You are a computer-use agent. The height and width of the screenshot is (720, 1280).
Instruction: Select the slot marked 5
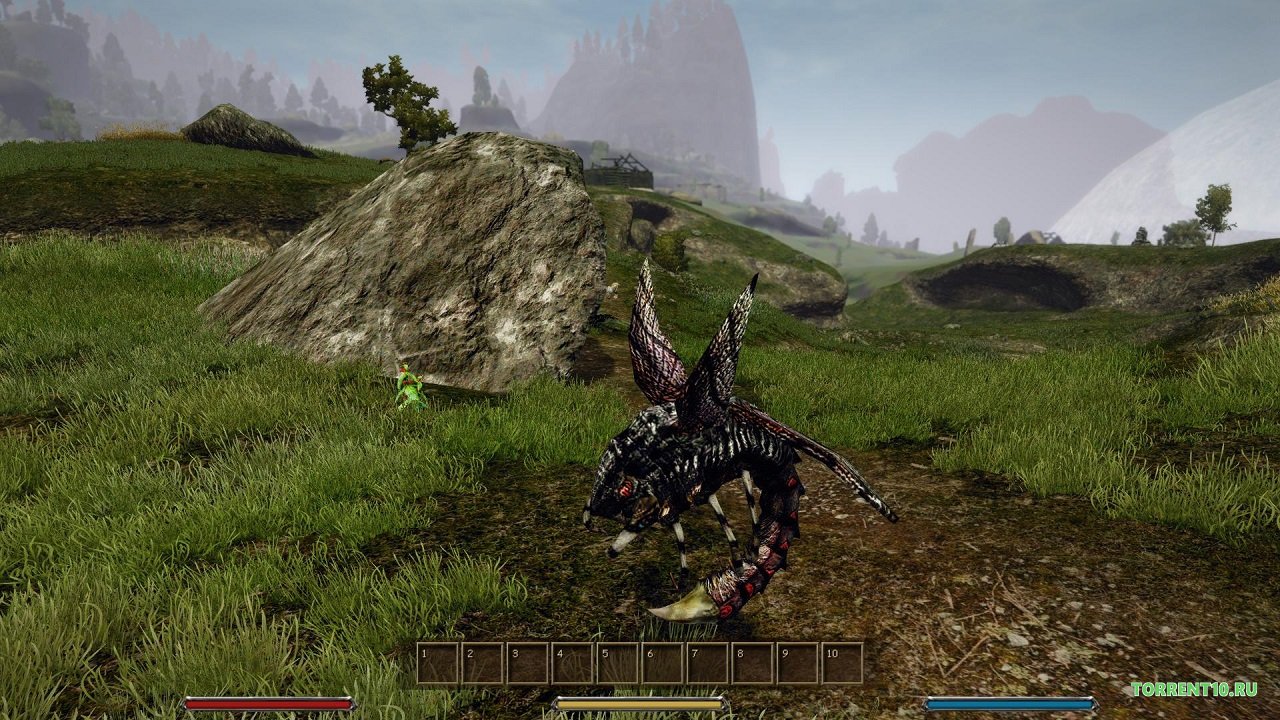(x=618, y=663)
